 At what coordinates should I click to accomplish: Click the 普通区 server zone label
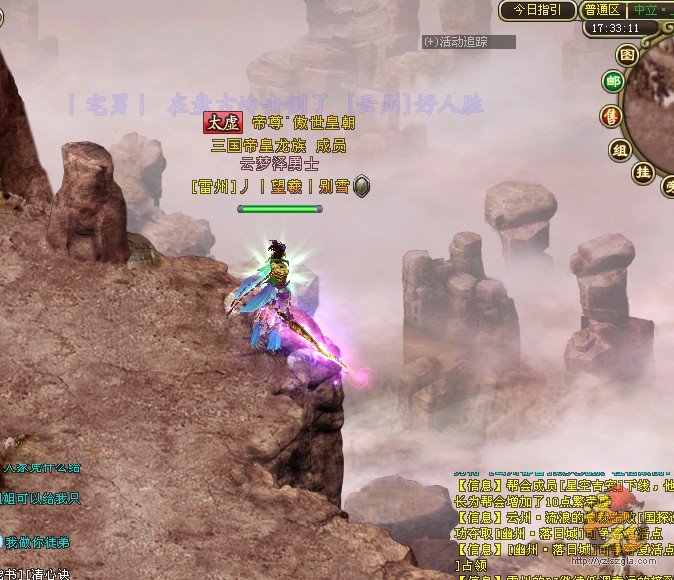602,10
